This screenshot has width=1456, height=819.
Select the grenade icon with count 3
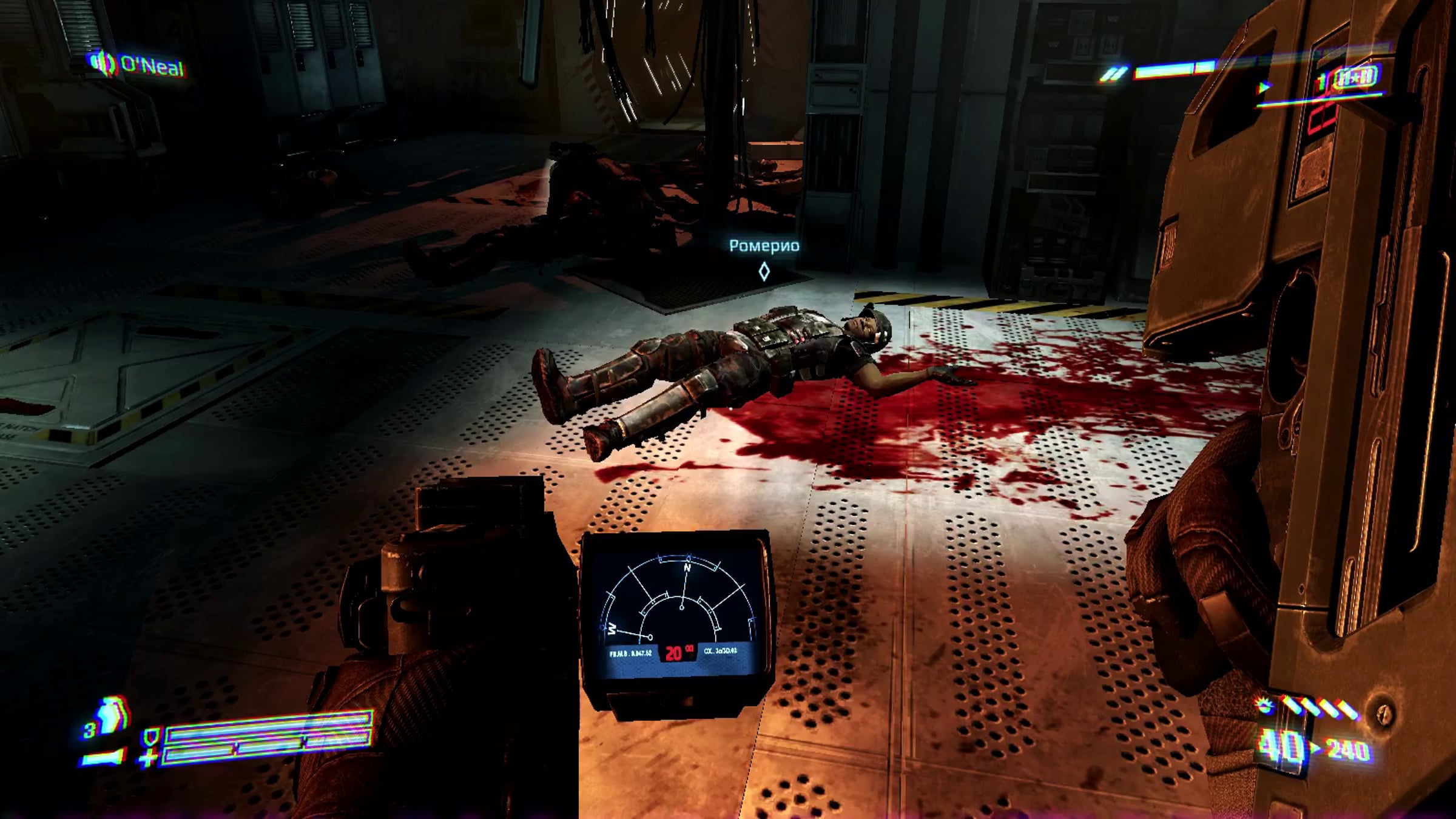pos(110,717)
